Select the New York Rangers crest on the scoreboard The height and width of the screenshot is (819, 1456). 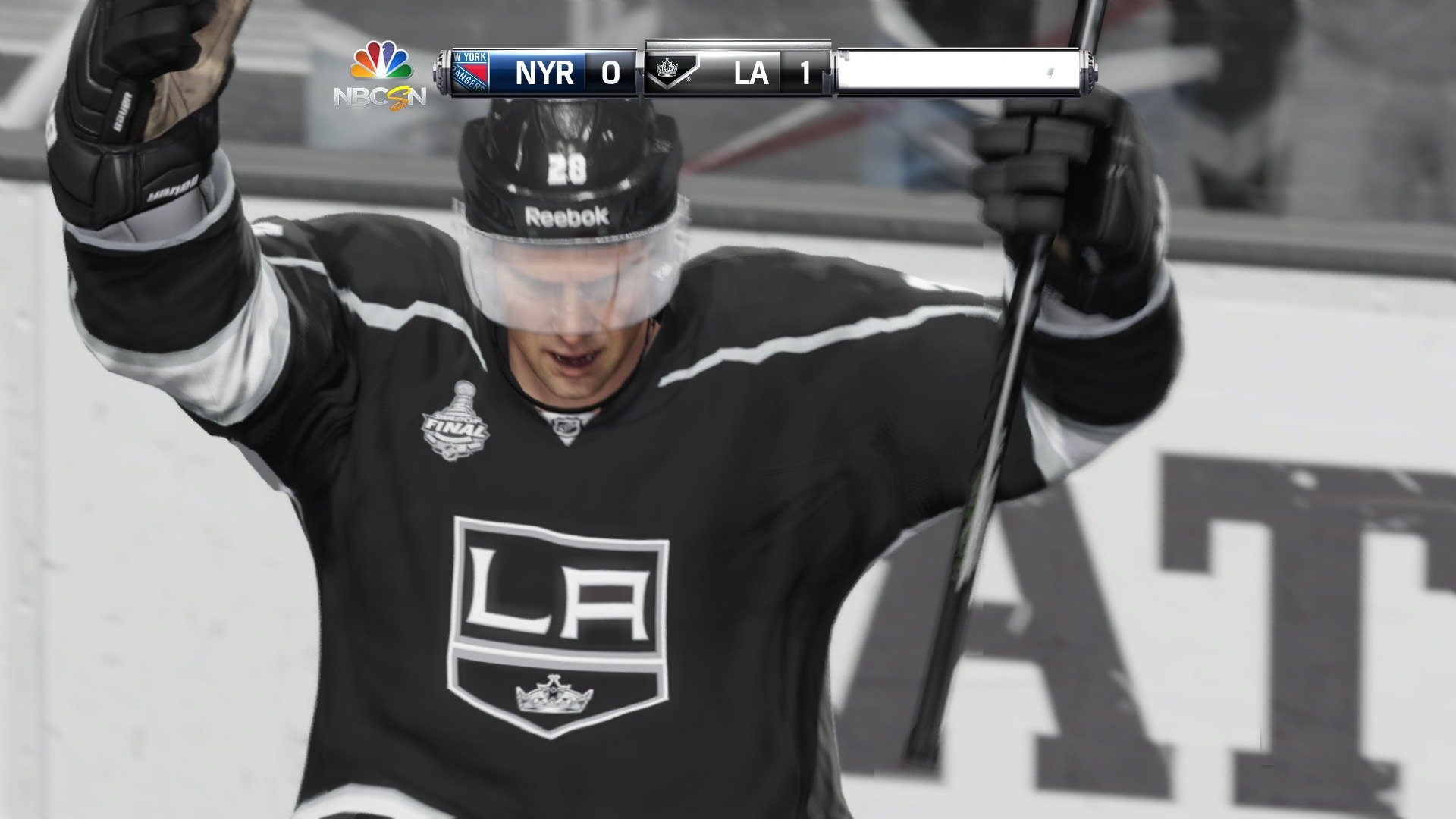click(x=471, y=71)
